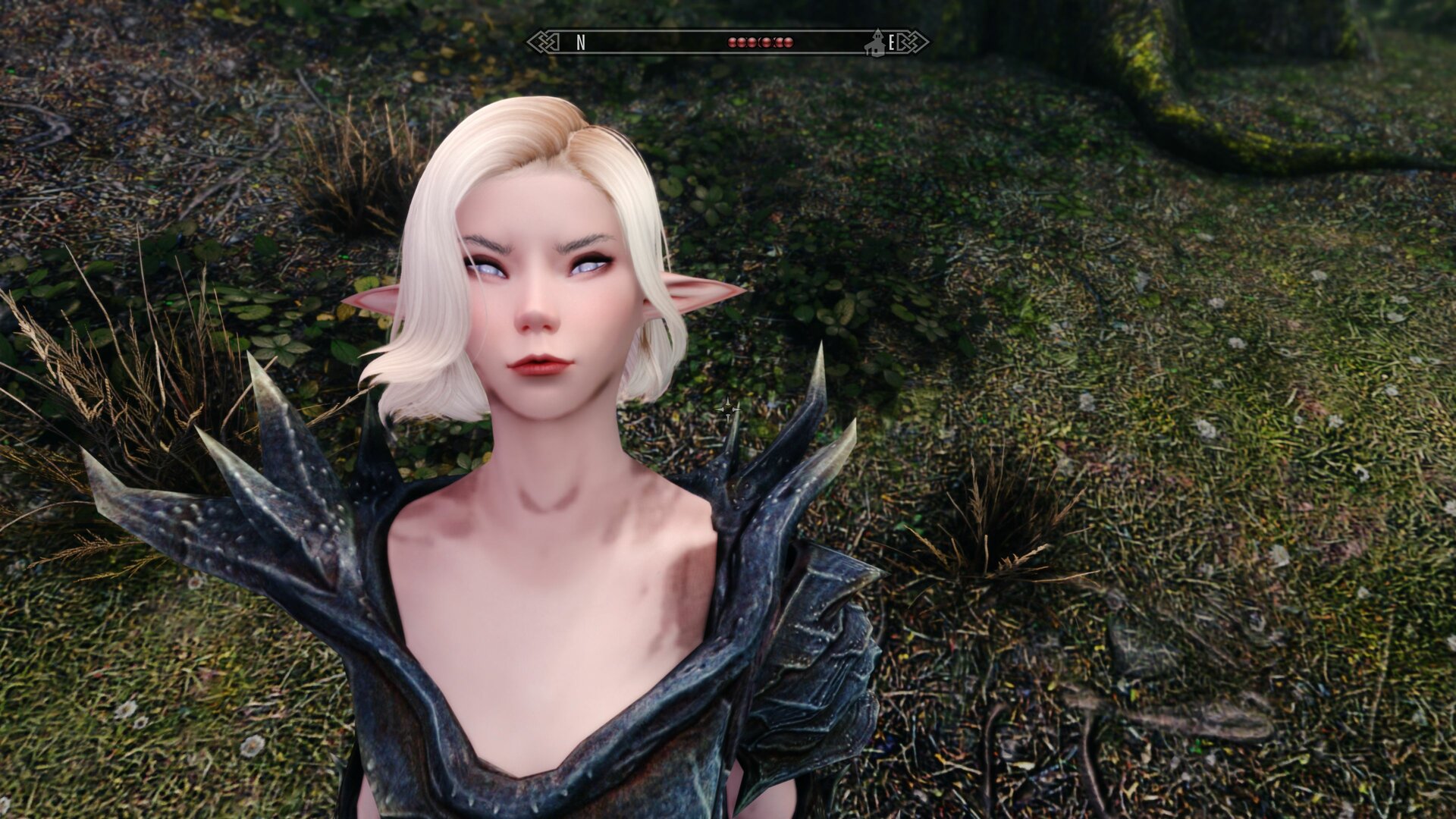Click the N cardinal direction marker
This screenshot has width=1456, height=819.
pyautogui.click(x=581, y=42)
